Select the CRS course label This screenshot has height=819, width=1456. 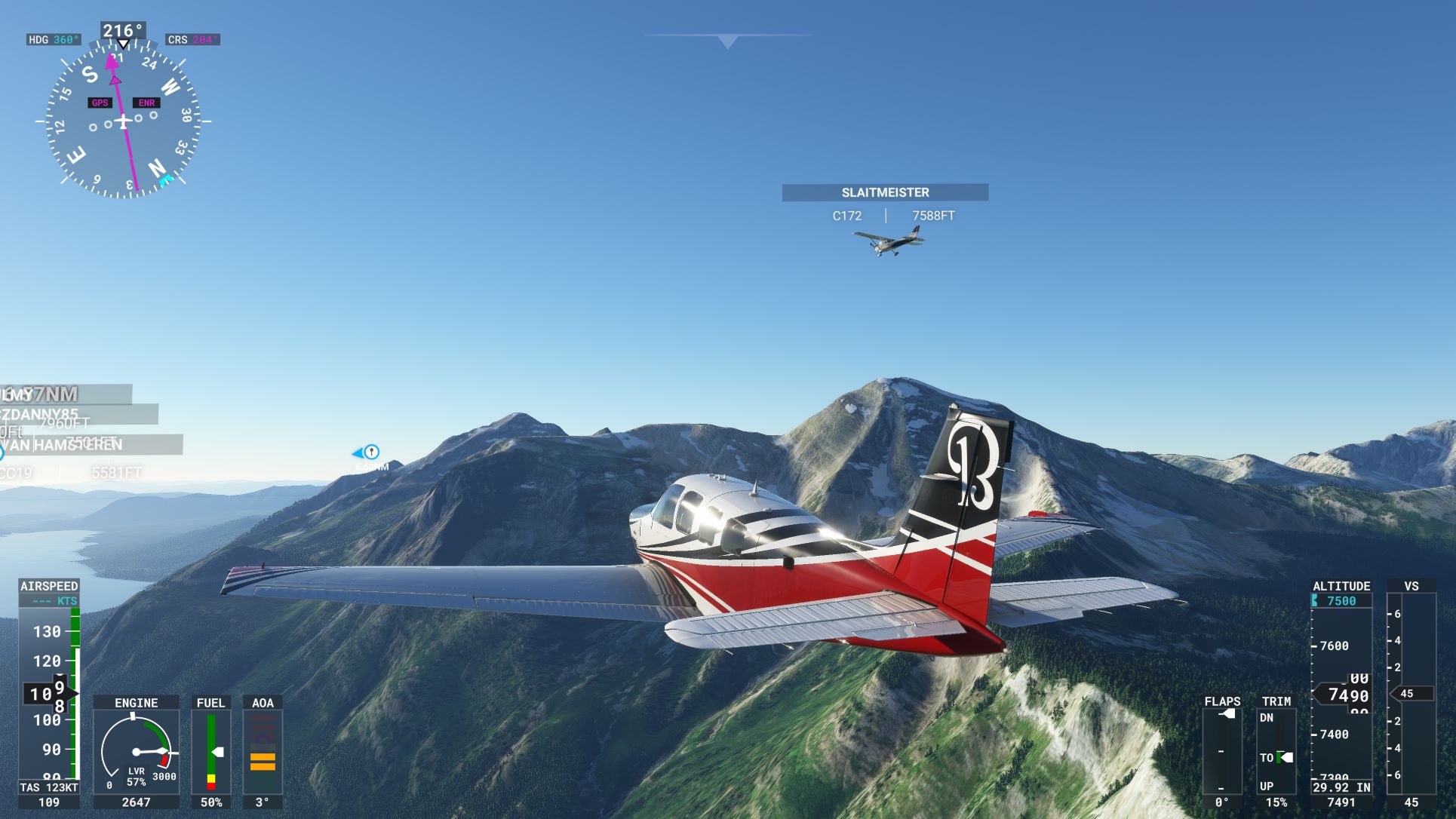point(192,40)
